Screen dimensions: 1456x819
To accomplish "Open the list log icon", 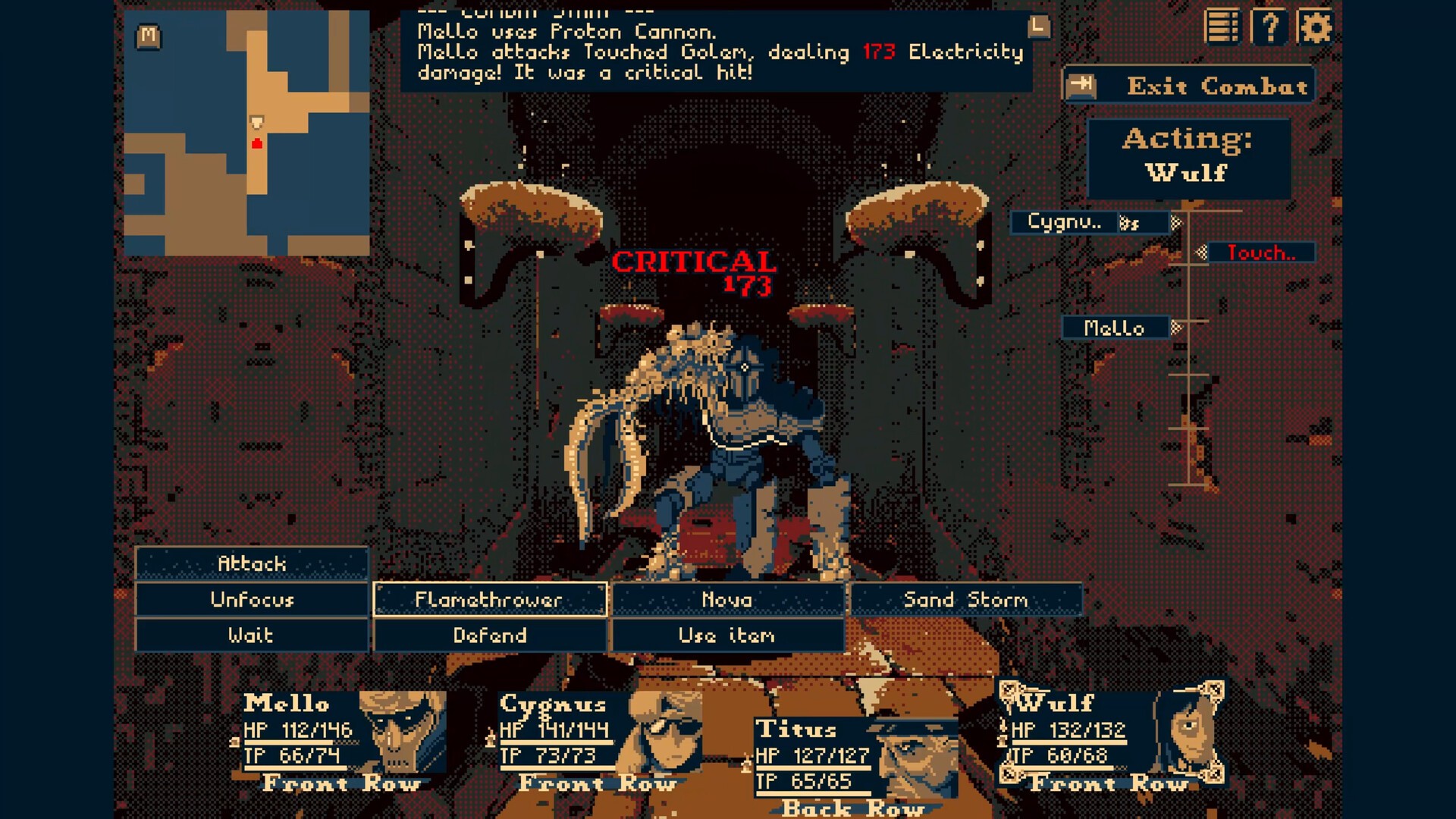I will coord(1222,28).
